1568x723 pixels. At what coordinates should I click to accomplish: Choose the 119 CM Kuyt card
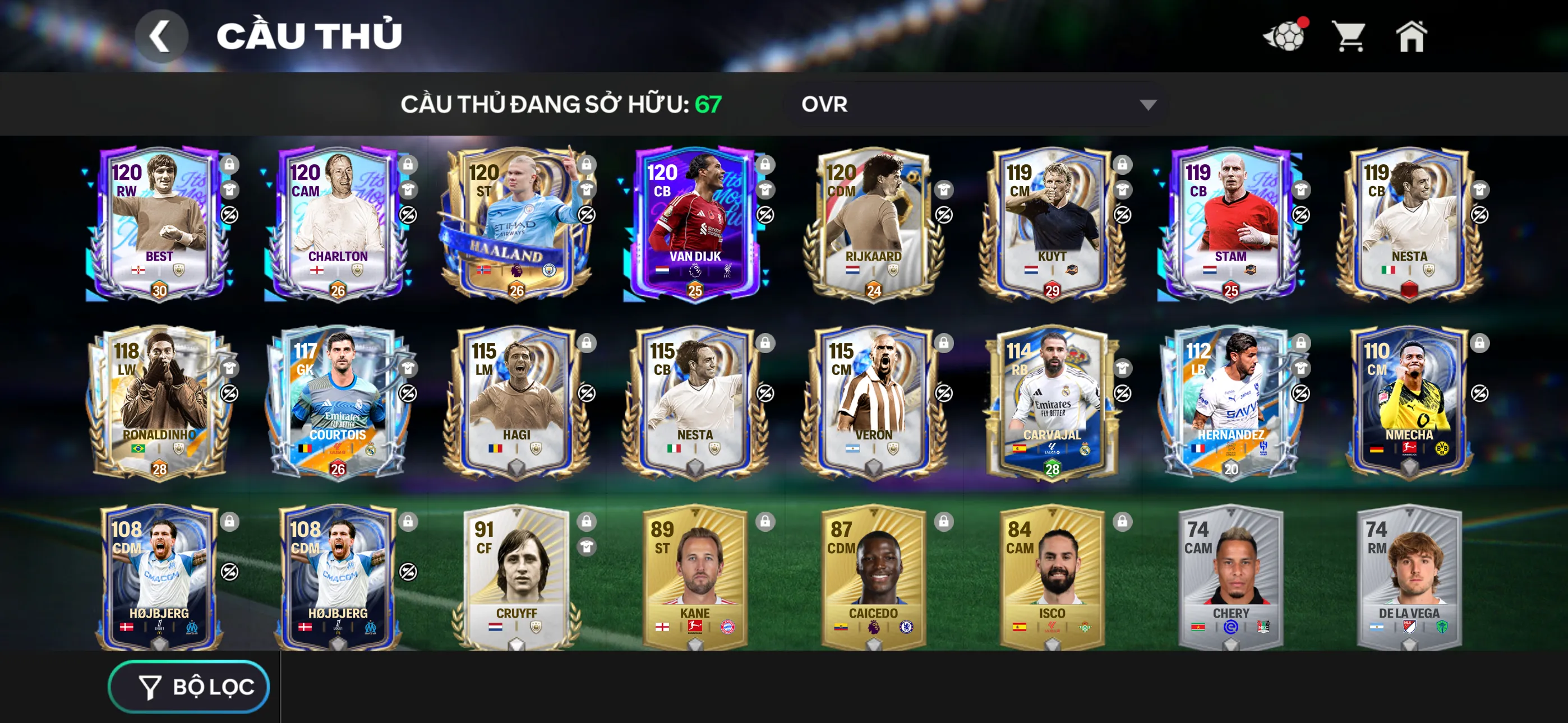1051,223
